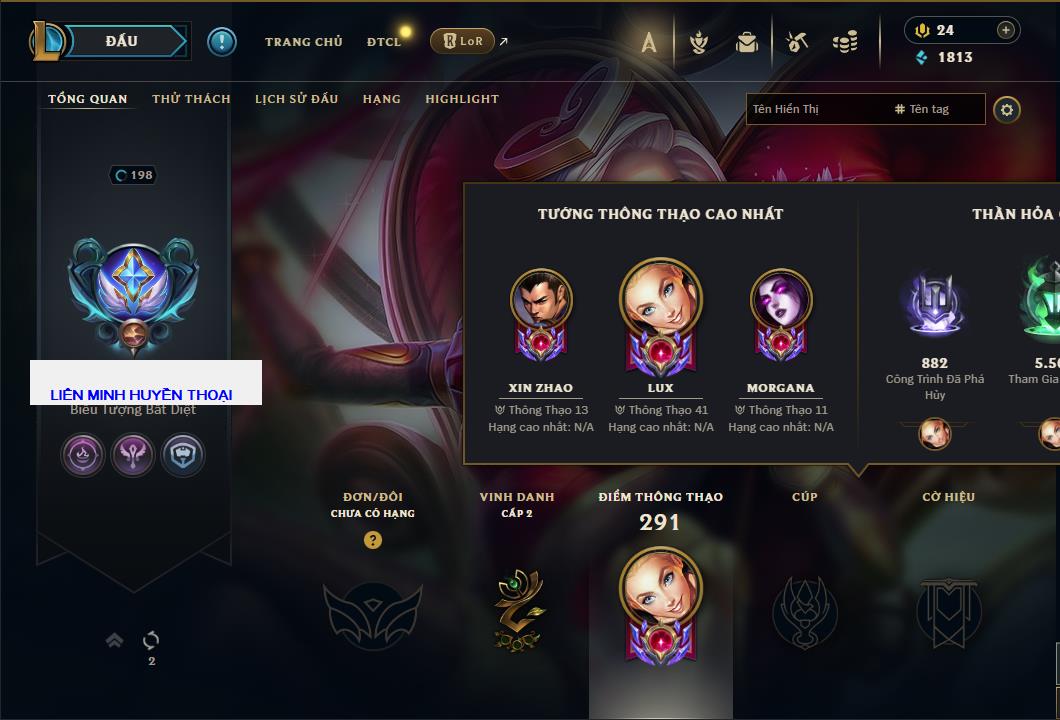Select Xin Zhao mastery portrait
The image size is (1060, 720).
coord(541,300)
